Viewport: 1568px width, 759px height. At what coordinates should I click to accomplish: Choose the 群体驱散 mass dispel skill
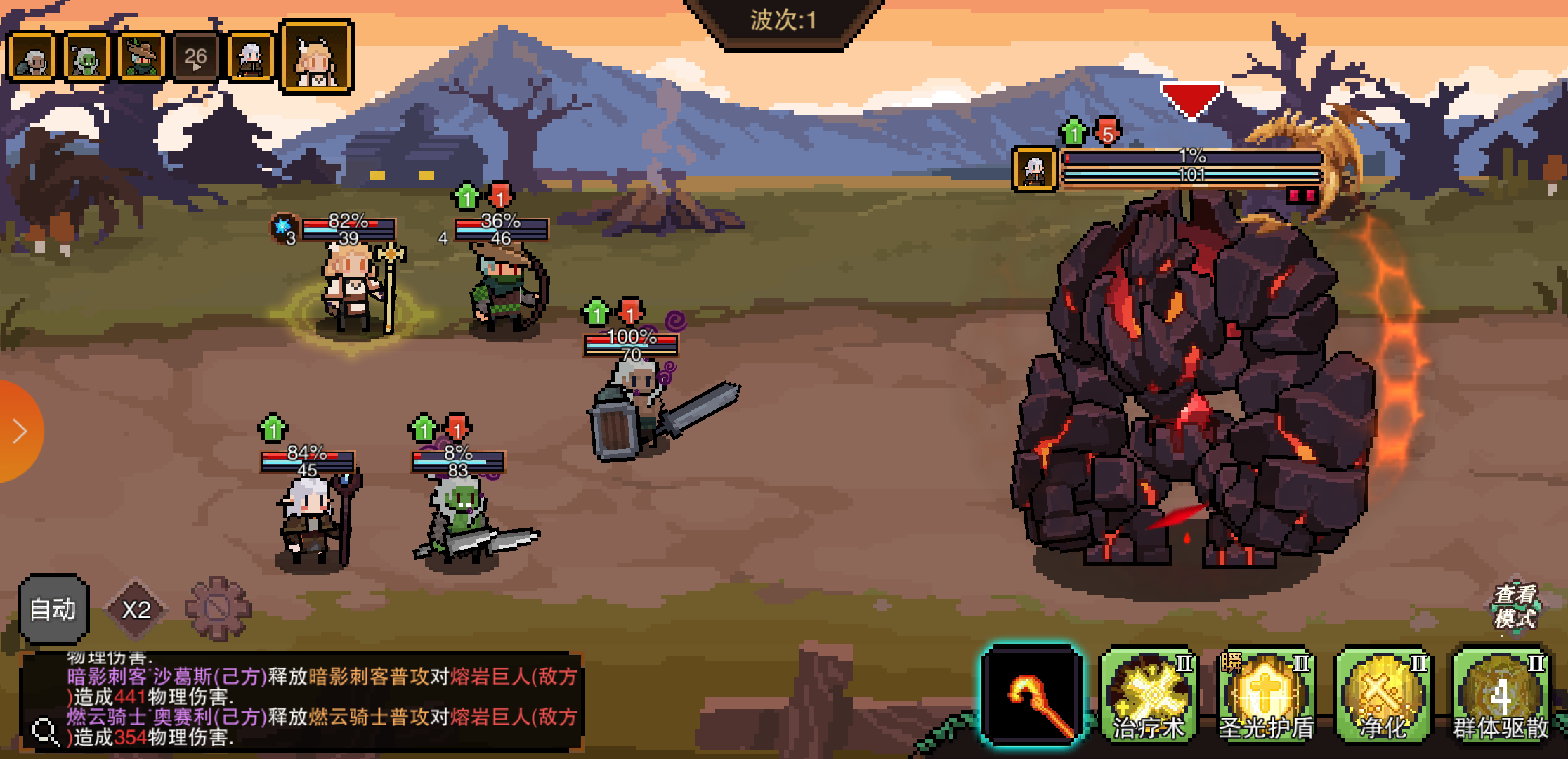[1501, 696]
